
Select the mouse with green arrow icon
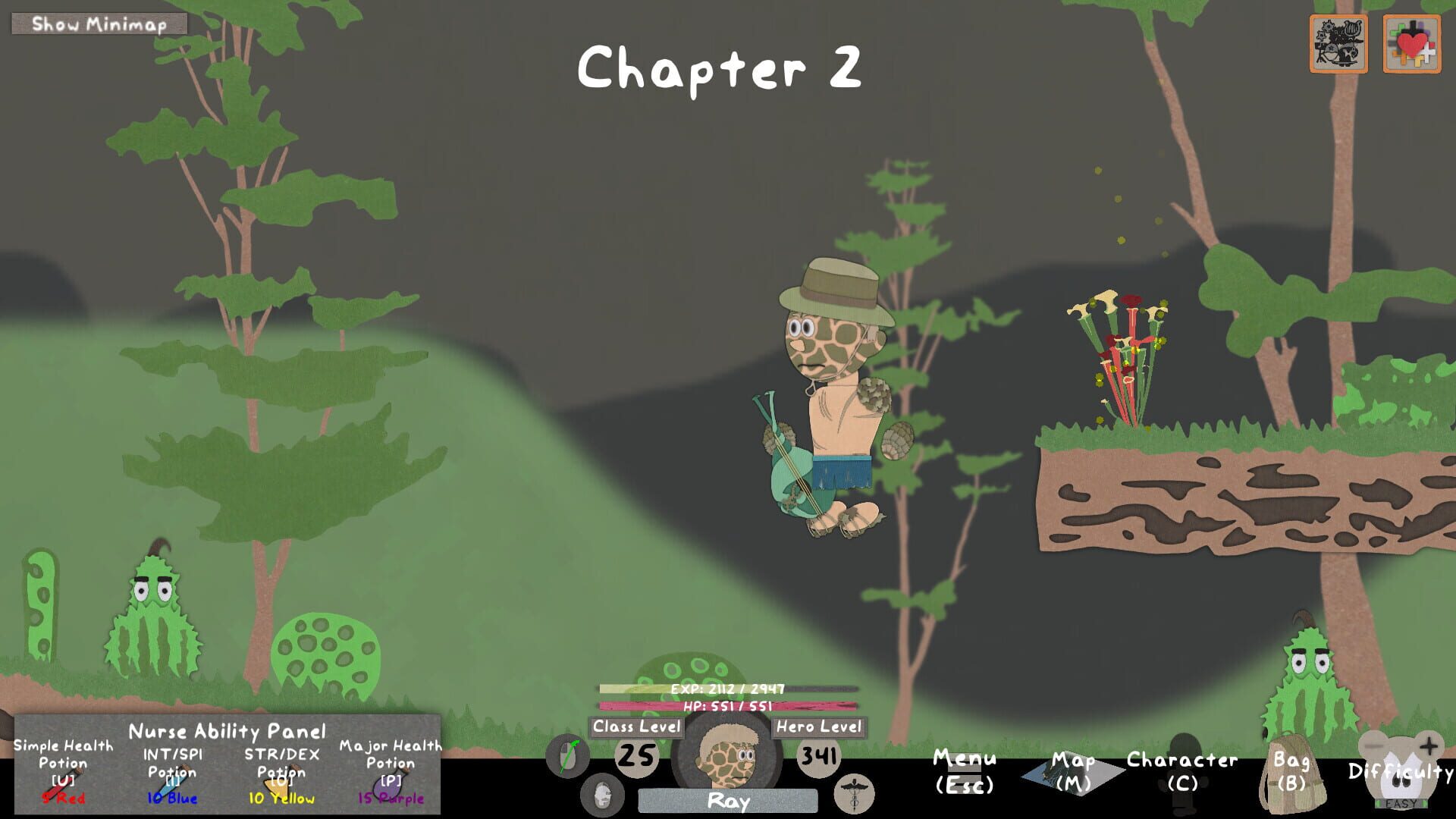coord(569,756)
